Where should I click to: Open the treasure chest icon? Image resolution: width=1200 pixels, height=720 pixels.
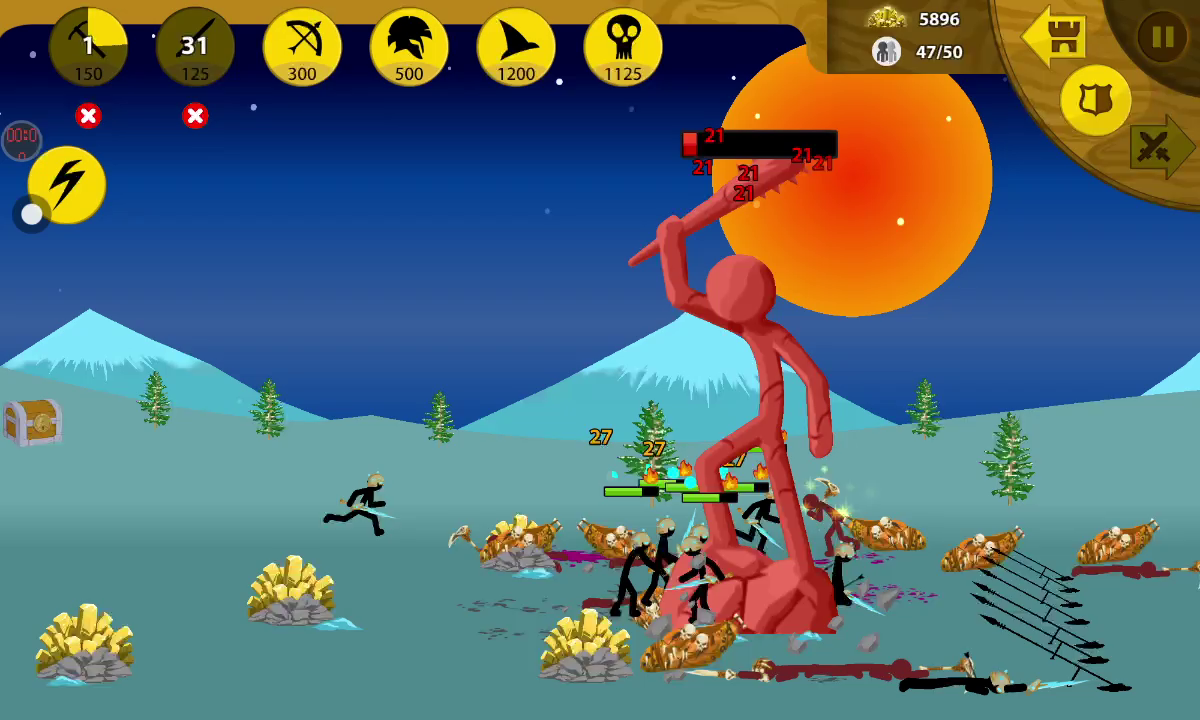pos(33,421)
